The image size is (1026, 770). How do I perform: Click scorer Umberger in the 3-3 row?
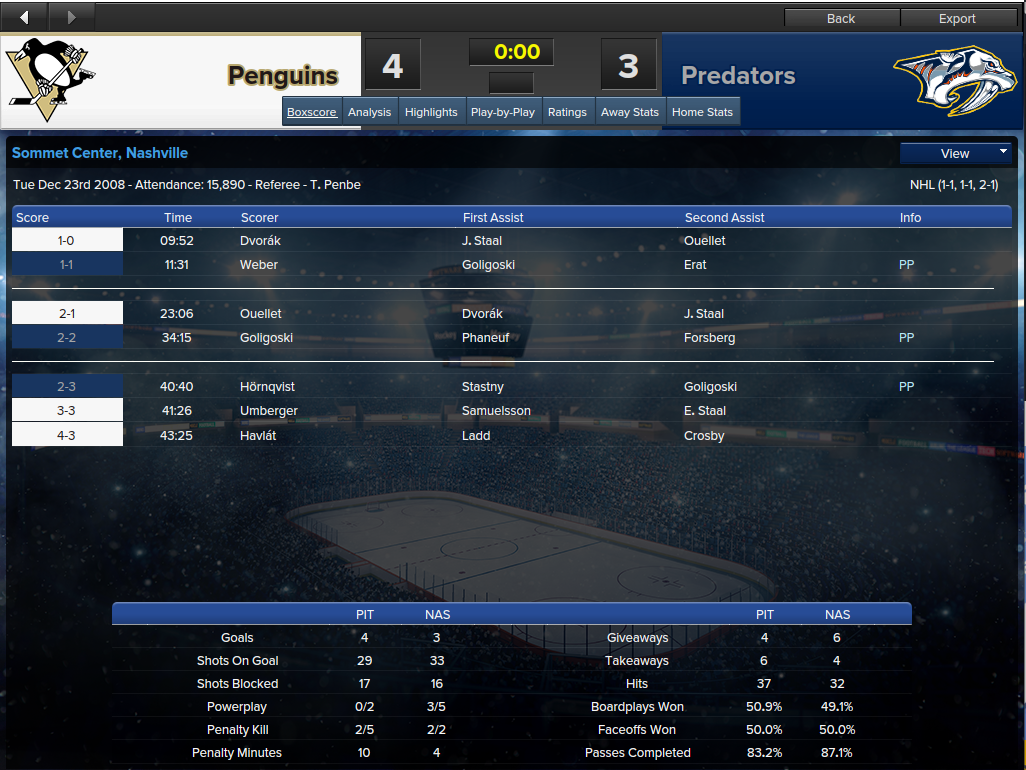[269, 411]
